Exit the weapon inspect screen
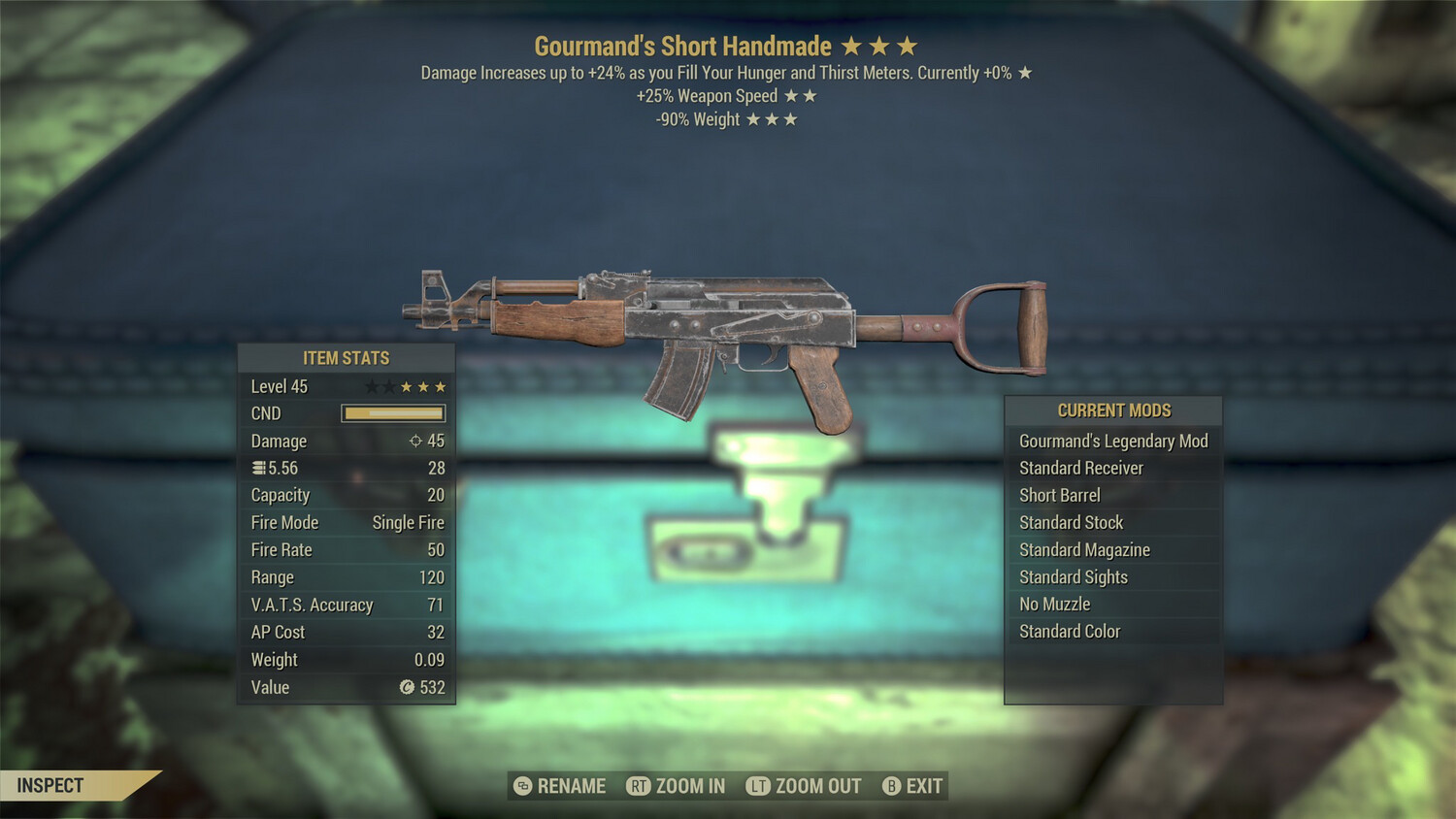1456x819 pixels. (x=912, y=786)
